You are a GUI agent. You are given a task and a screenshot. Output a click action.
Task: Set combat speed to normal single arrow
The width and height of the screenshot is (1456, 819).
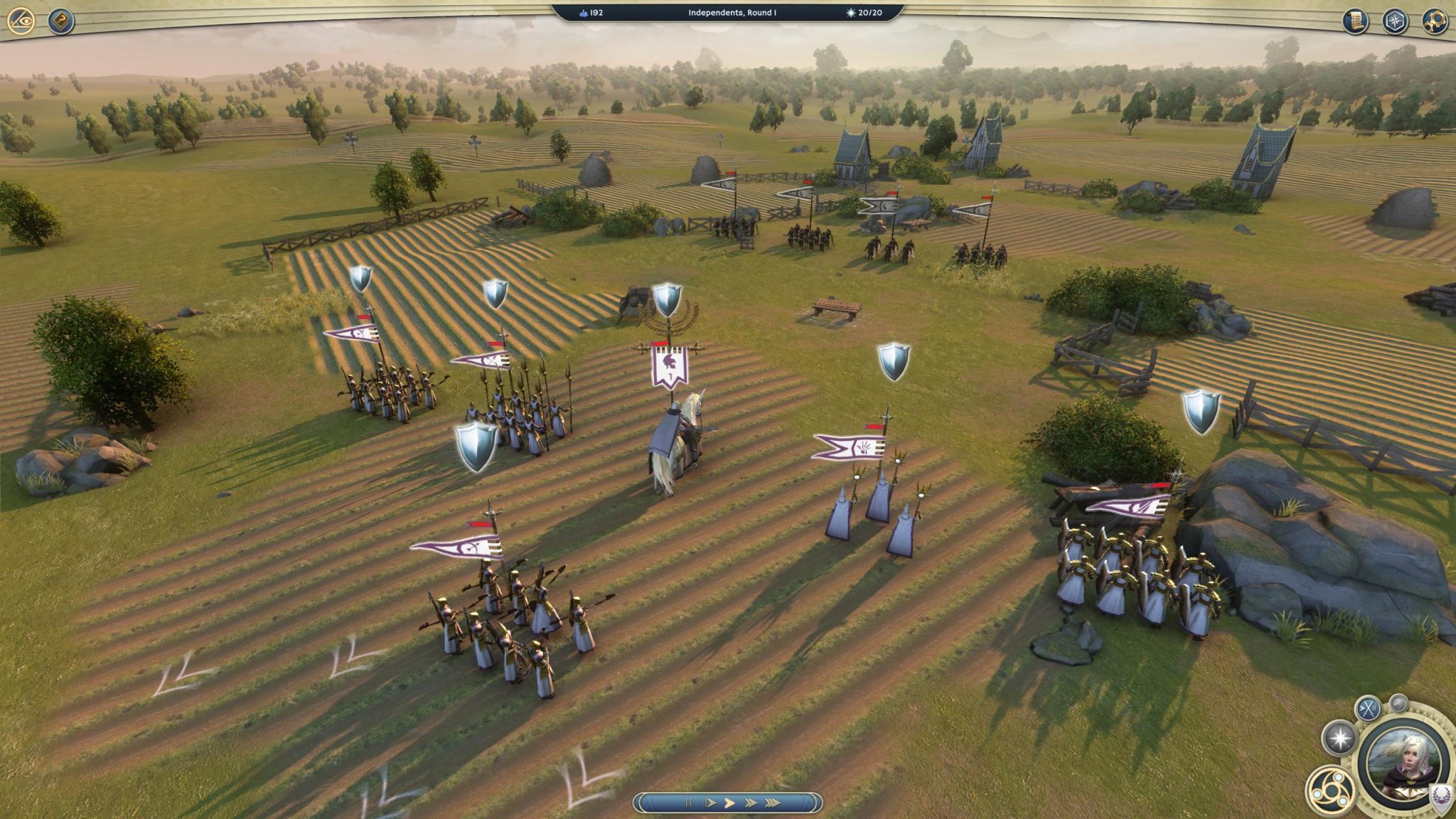pos(729,803)
